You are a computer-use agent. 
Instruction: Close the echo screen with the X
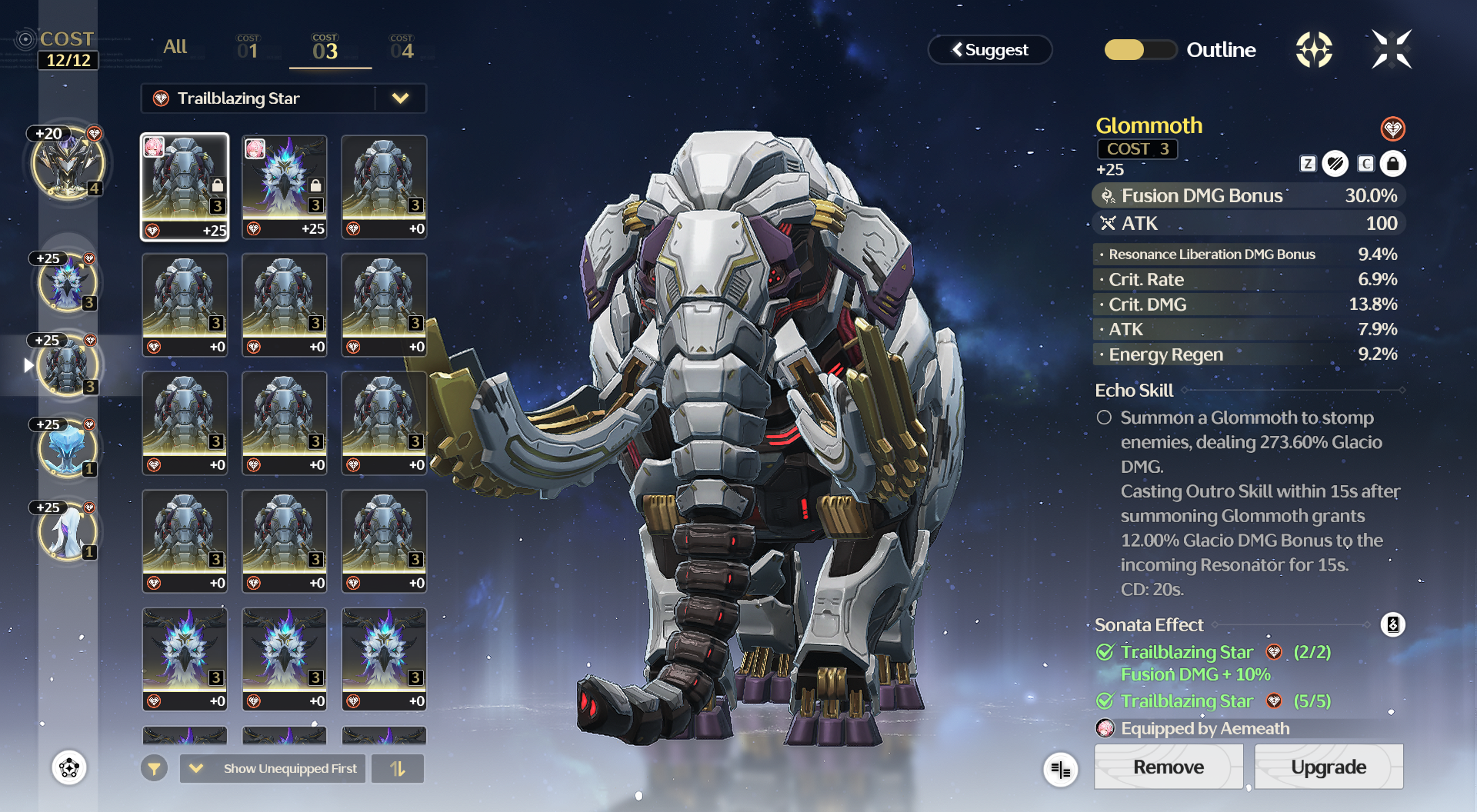pyautogui.click(x=1392, y=49)
